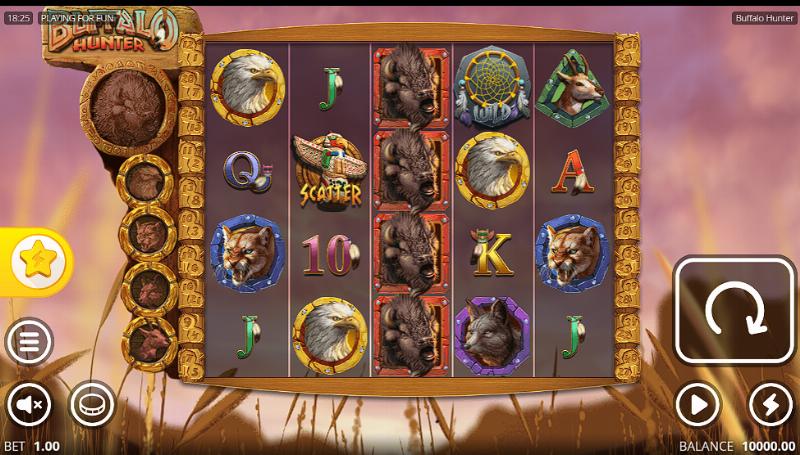The width and height of the screenshot is (800, 455).
Task: Spin the reels with the large spin button
Action: pos(735,309)
